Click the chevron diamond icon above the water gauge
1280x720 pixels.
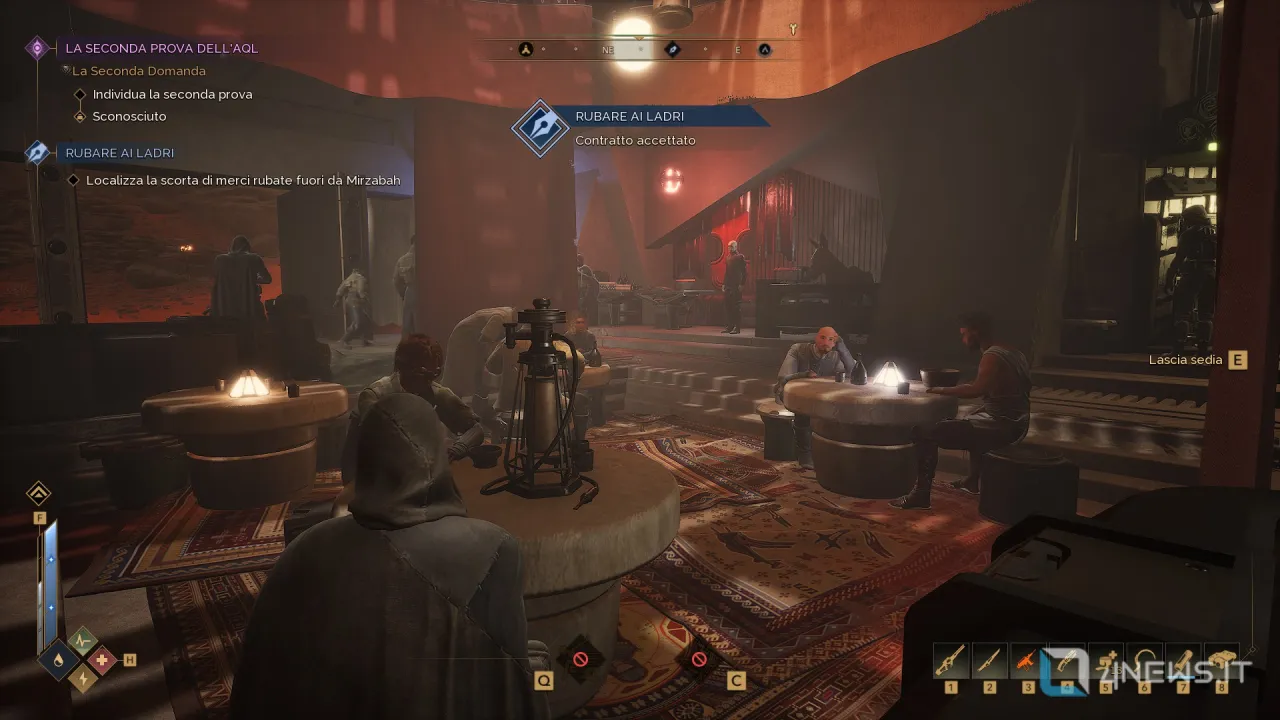pos(39,492)
